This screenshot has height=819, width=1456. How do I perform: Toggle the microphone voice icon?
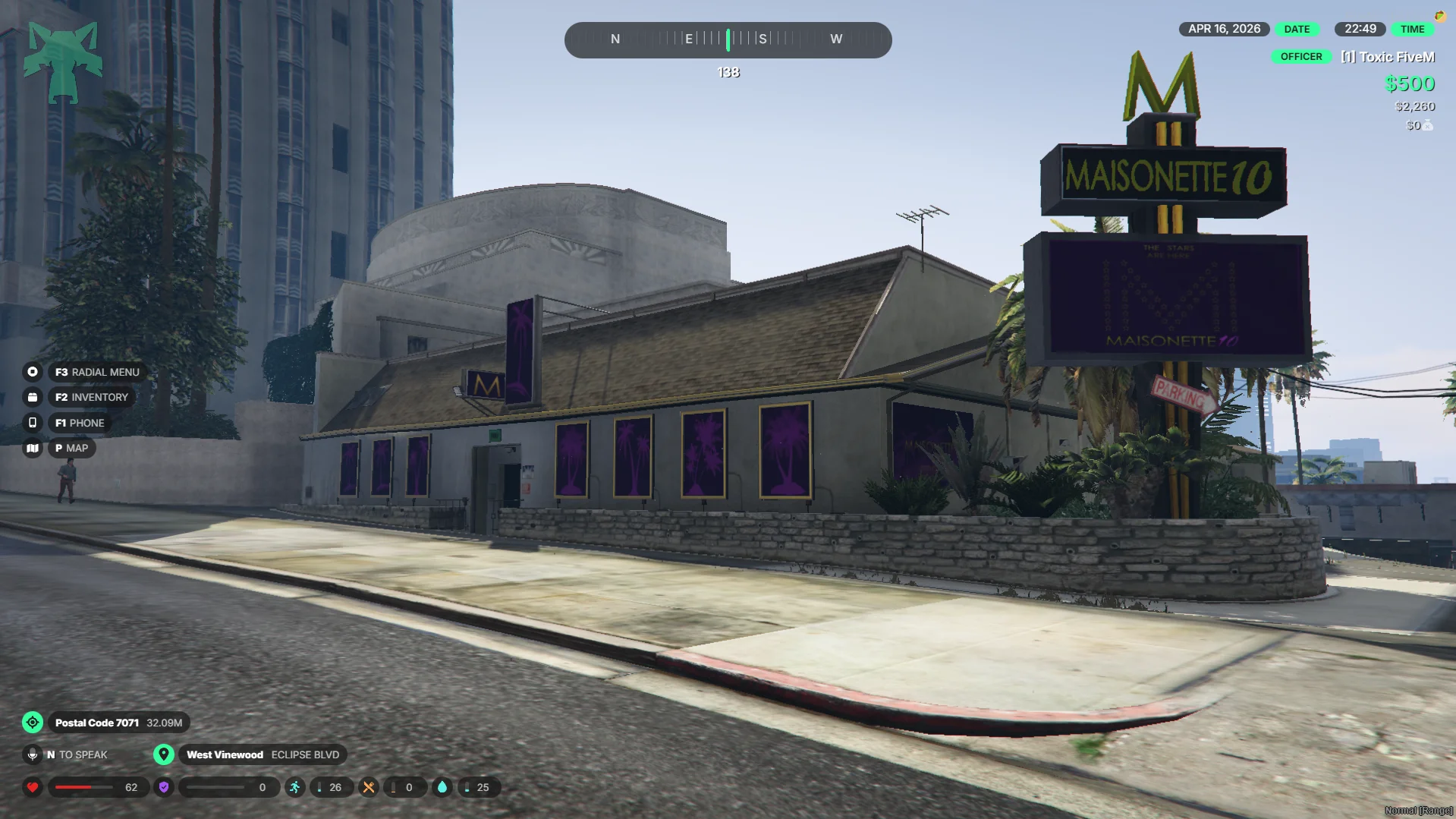[33, 754]
